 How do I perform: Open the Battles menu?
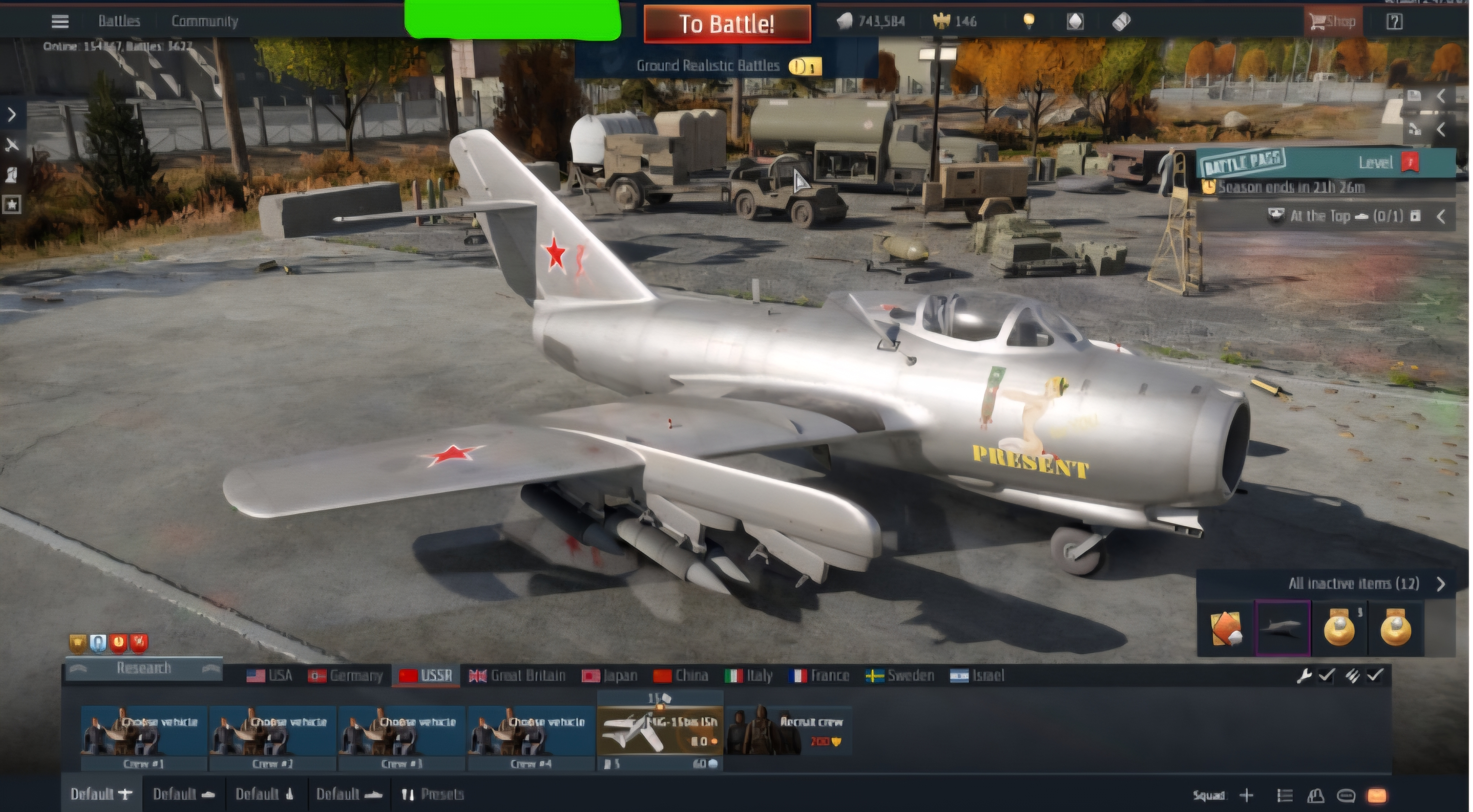pyautogui.click(x=119, y=22)
